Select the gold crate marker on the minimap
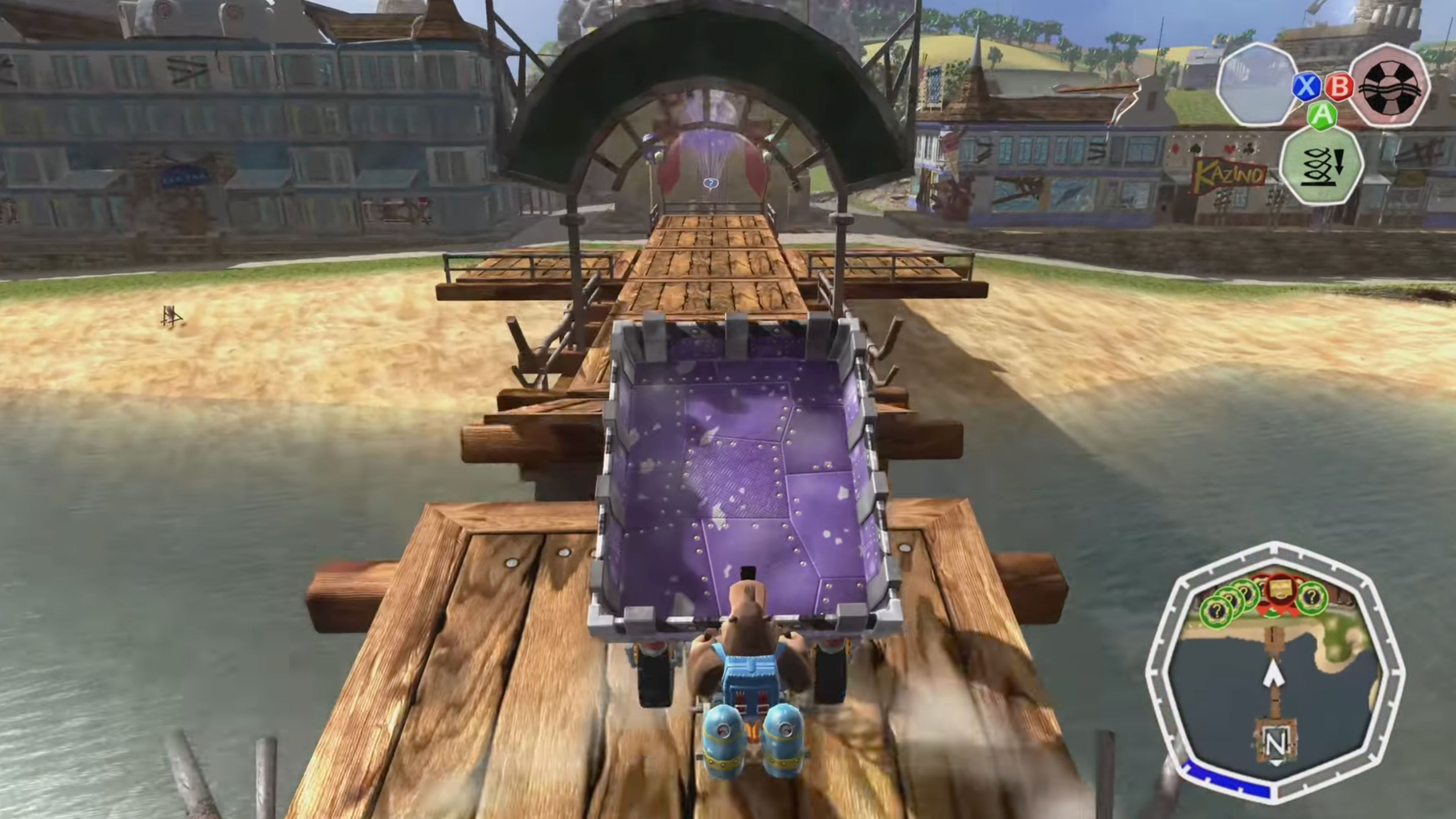The height and width of the screenshot is (819, 1456). 1281,589
